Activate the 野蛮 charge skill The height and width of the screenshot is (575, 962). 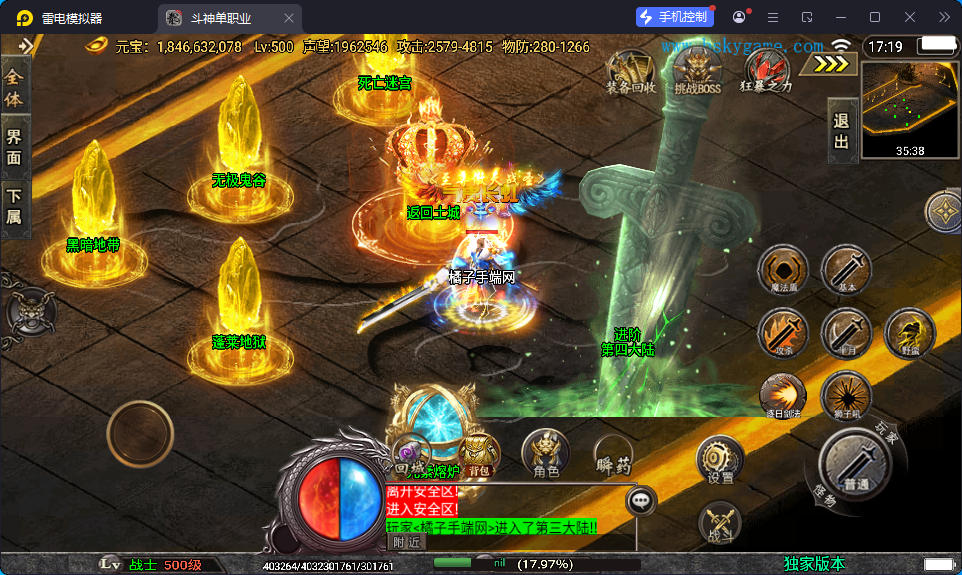(909, 332)
